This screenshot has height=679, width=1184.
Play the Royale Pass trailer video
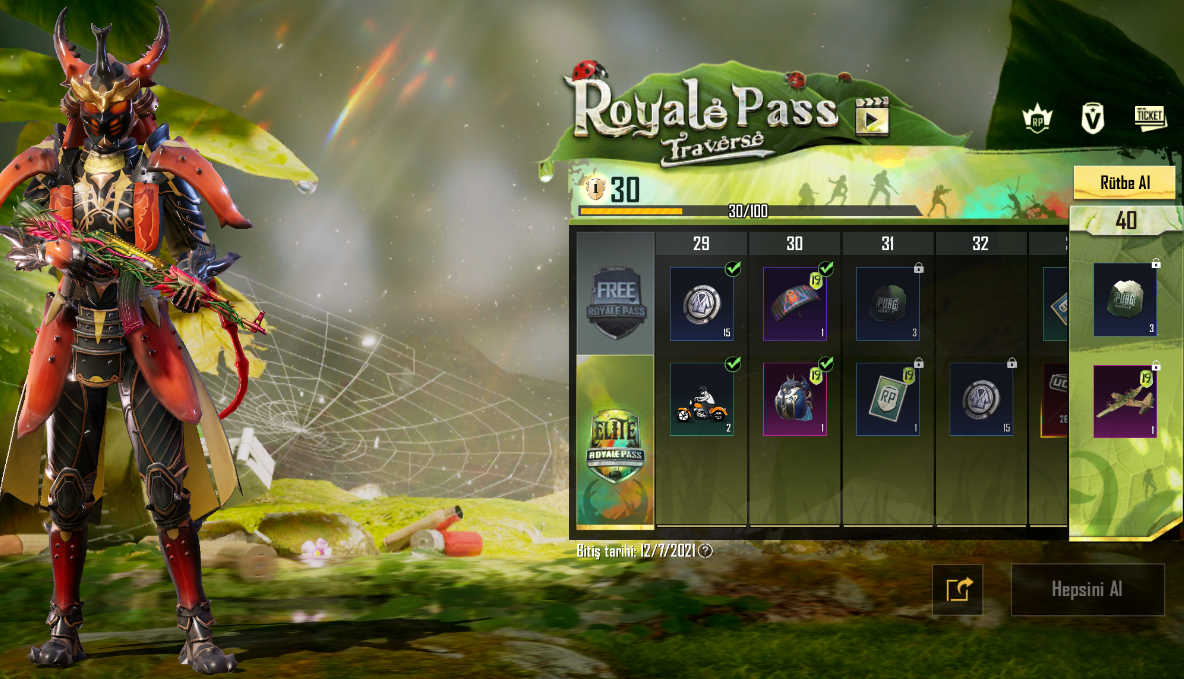[x=872, y=117]
